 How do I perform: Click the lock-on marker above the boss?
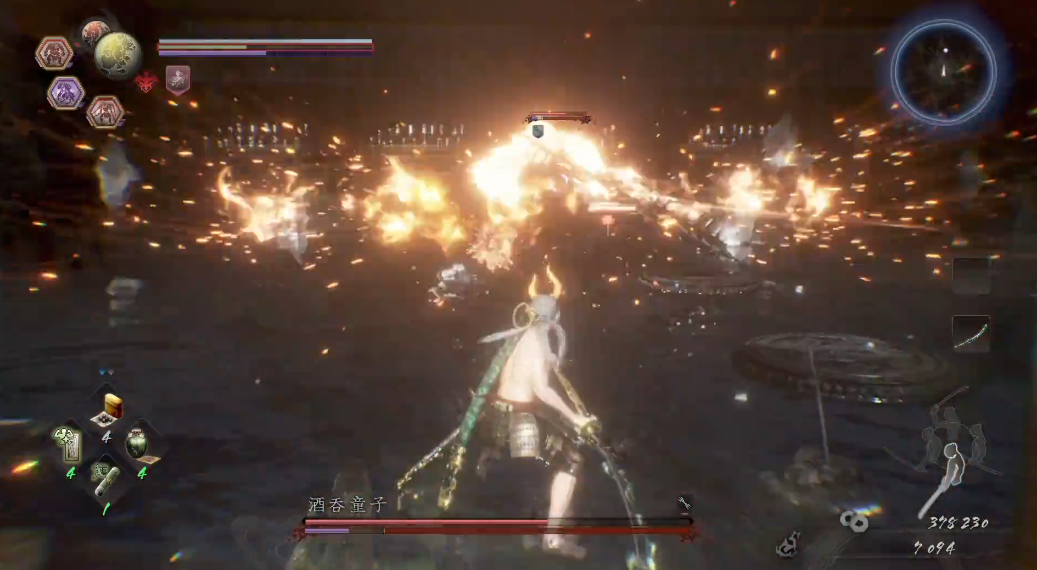537,130
